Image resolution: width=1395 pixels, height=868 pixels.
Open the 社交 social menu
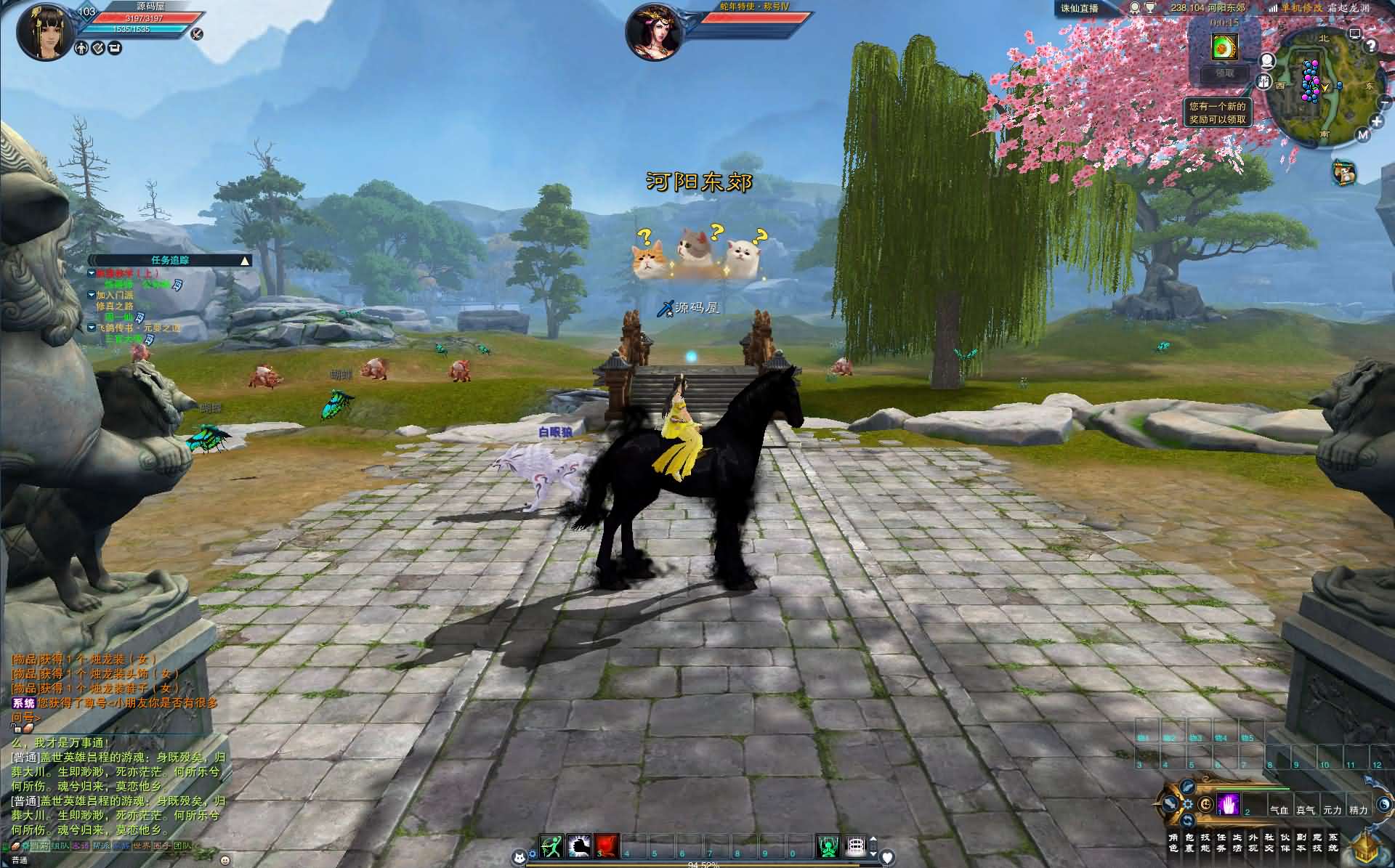click(x=1269, y=843)
